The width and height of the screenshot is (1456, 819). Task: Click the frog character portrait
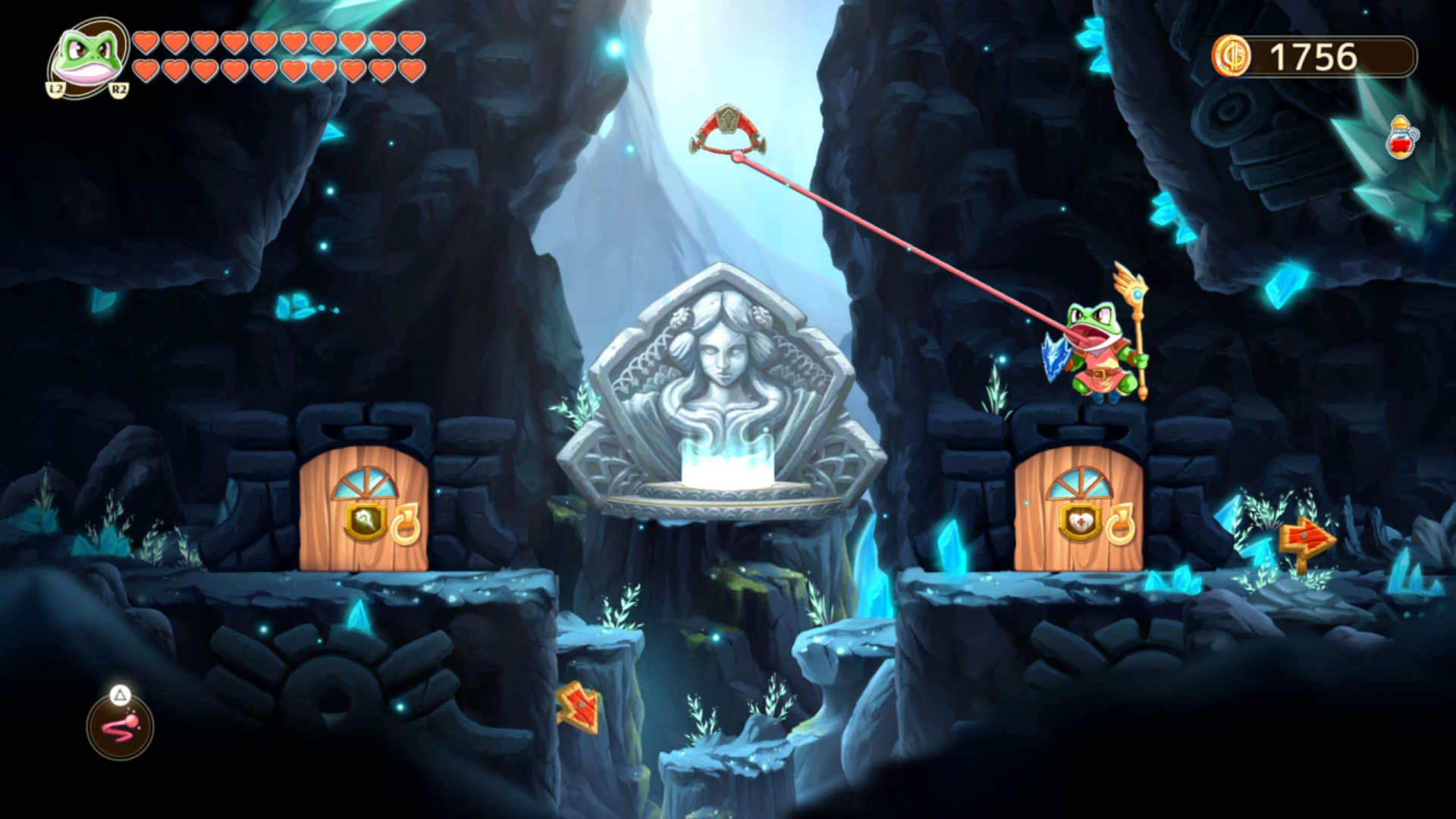(x=89, y=57)
